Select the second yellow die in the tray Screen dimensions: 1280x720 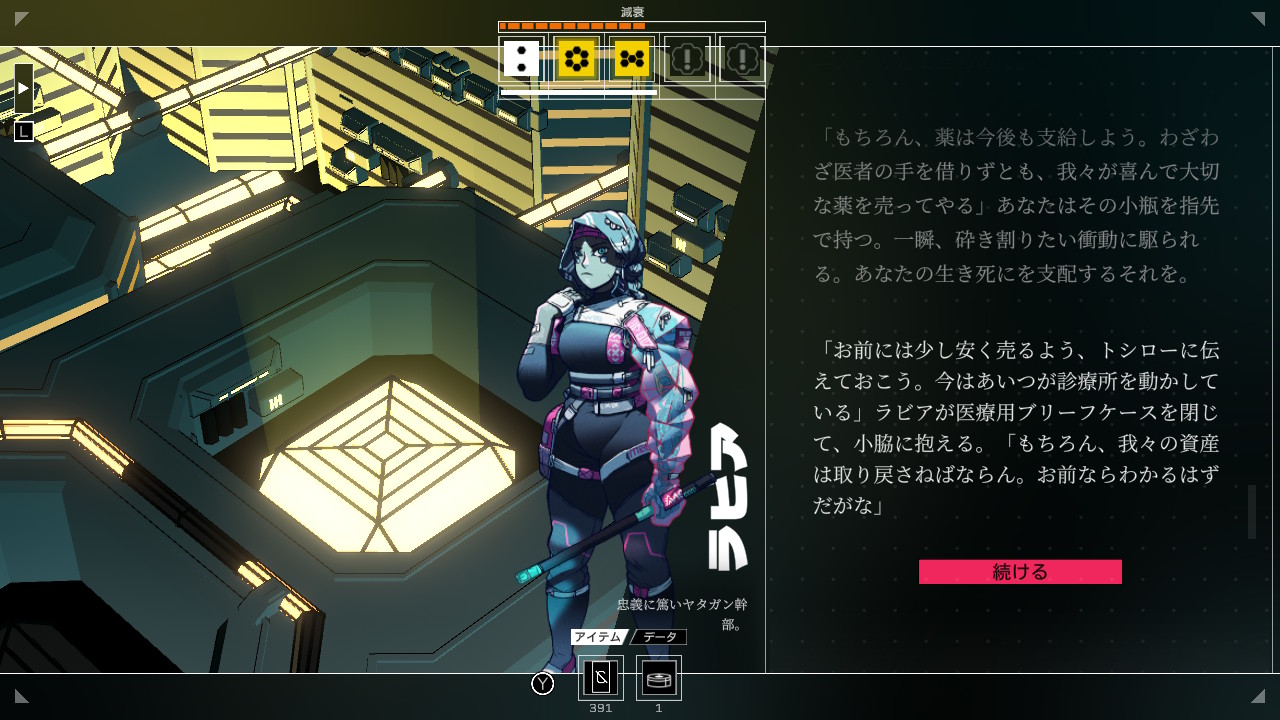pyautogui.click(x=633, y=59)
